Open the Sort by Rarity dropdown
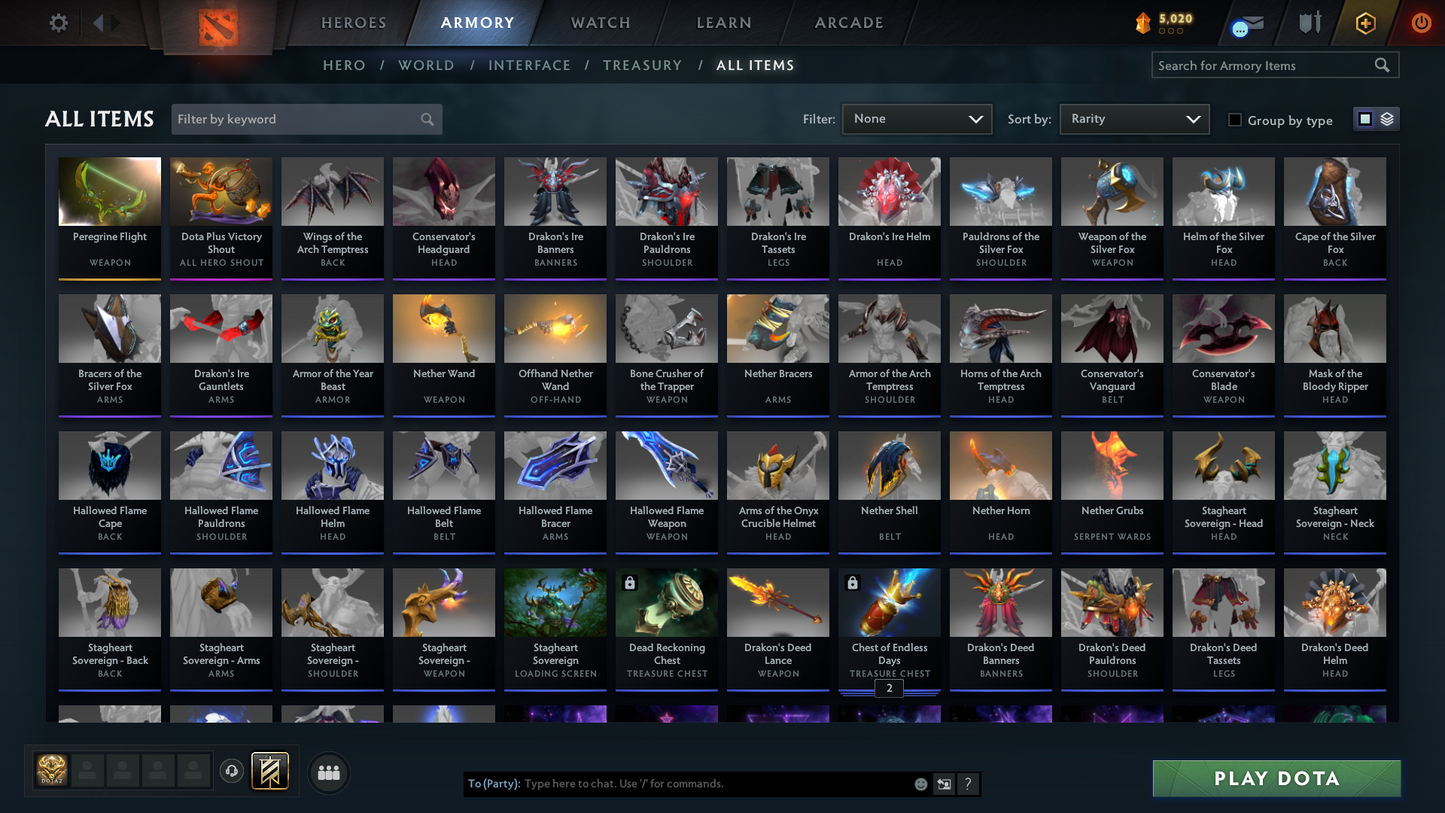Screen dimensions: 1445x813 [1134, 118]
